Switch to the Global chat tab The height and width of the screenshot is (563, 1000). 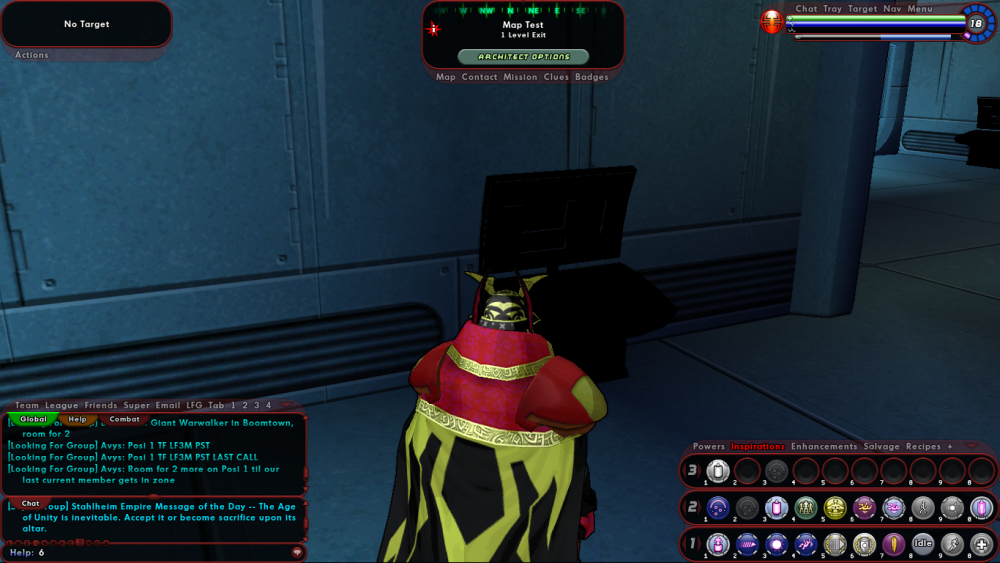coord(33,419)
